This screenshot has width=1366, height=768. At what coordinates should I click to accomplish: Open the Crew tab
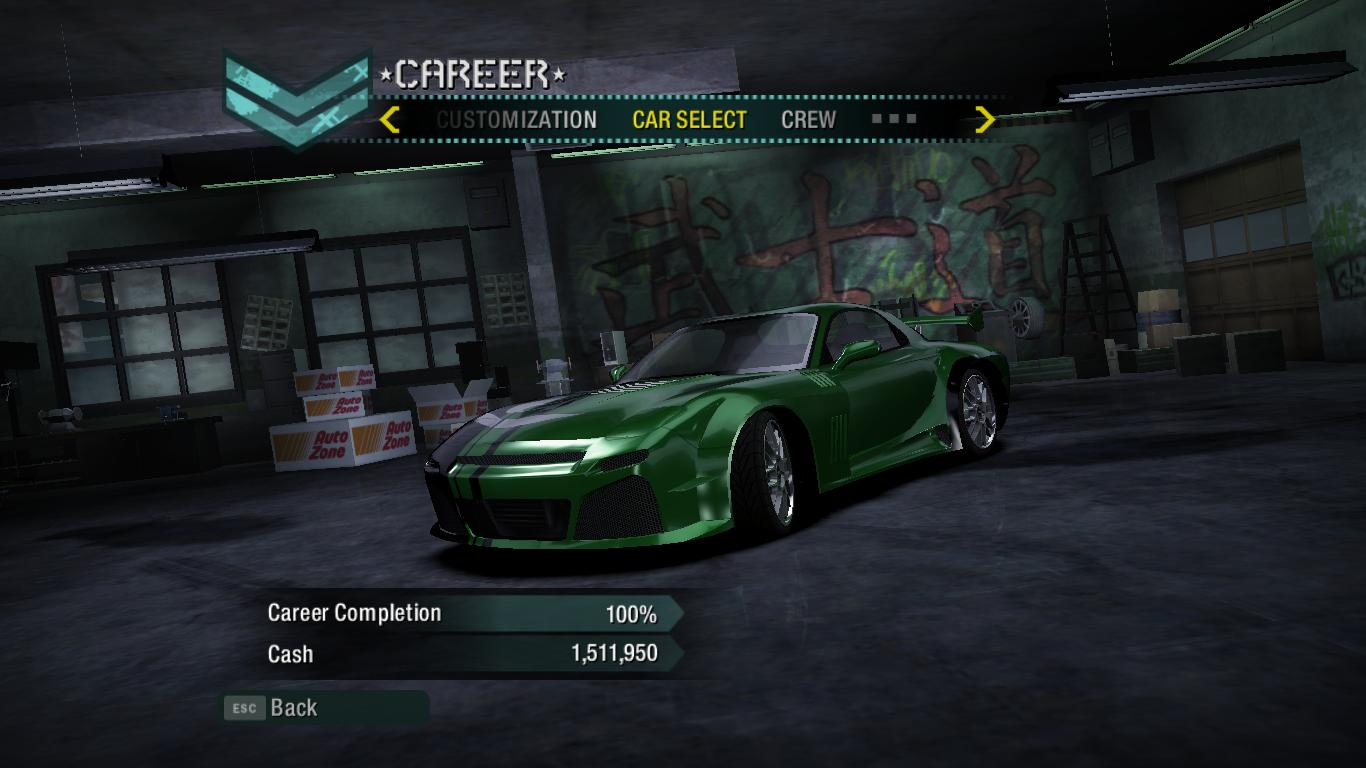coord(808,120)
